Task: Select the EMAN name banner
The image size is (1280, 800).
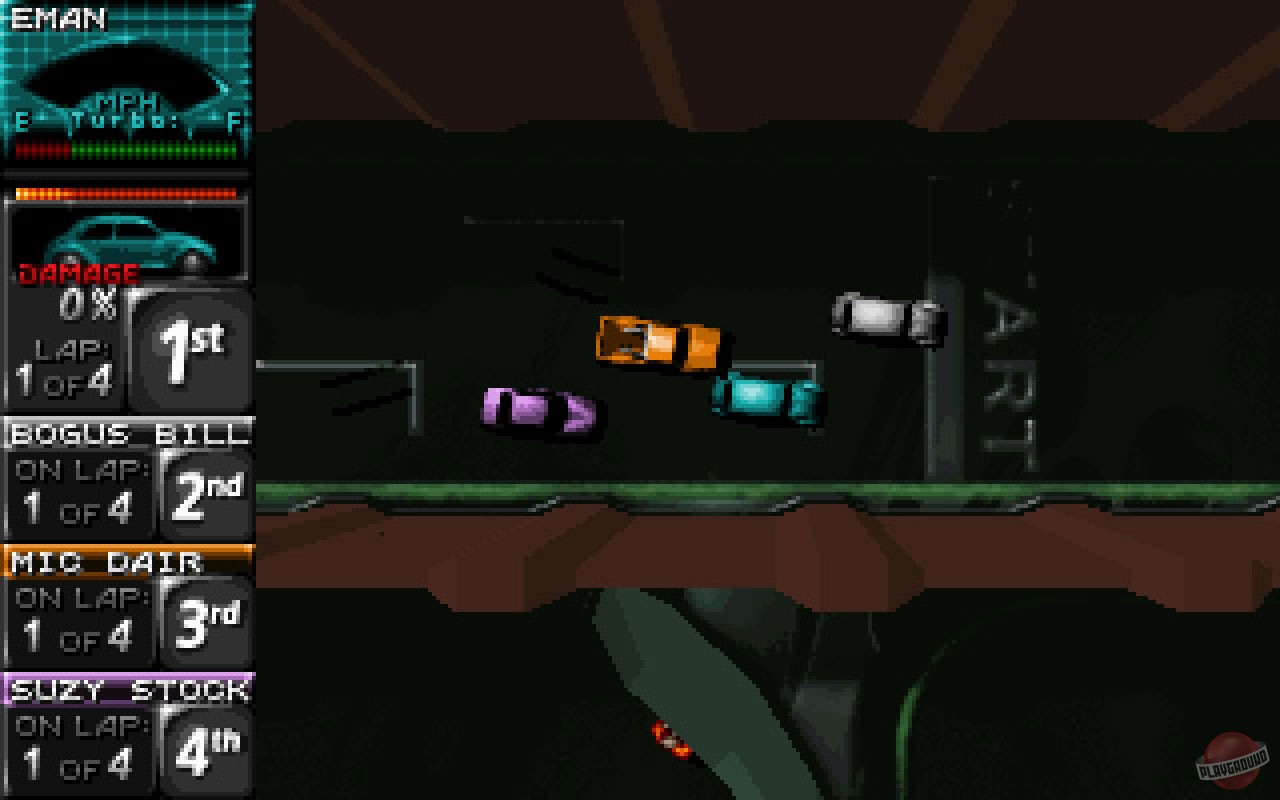Action: click(60, 17)
